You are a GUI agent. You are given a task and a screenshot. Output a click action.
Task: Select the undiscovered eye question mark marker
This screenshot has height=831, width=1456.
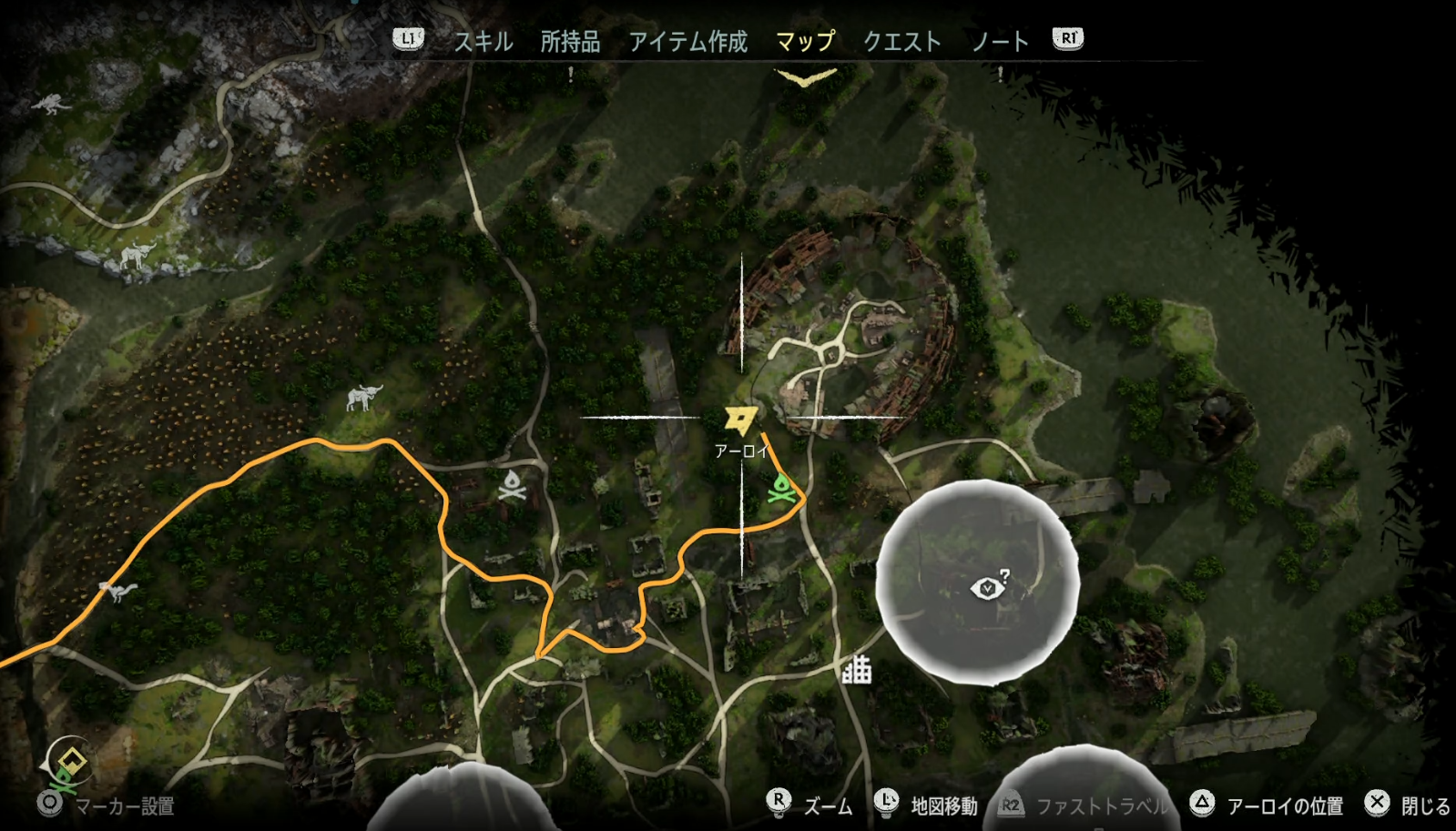click(989, 587)
